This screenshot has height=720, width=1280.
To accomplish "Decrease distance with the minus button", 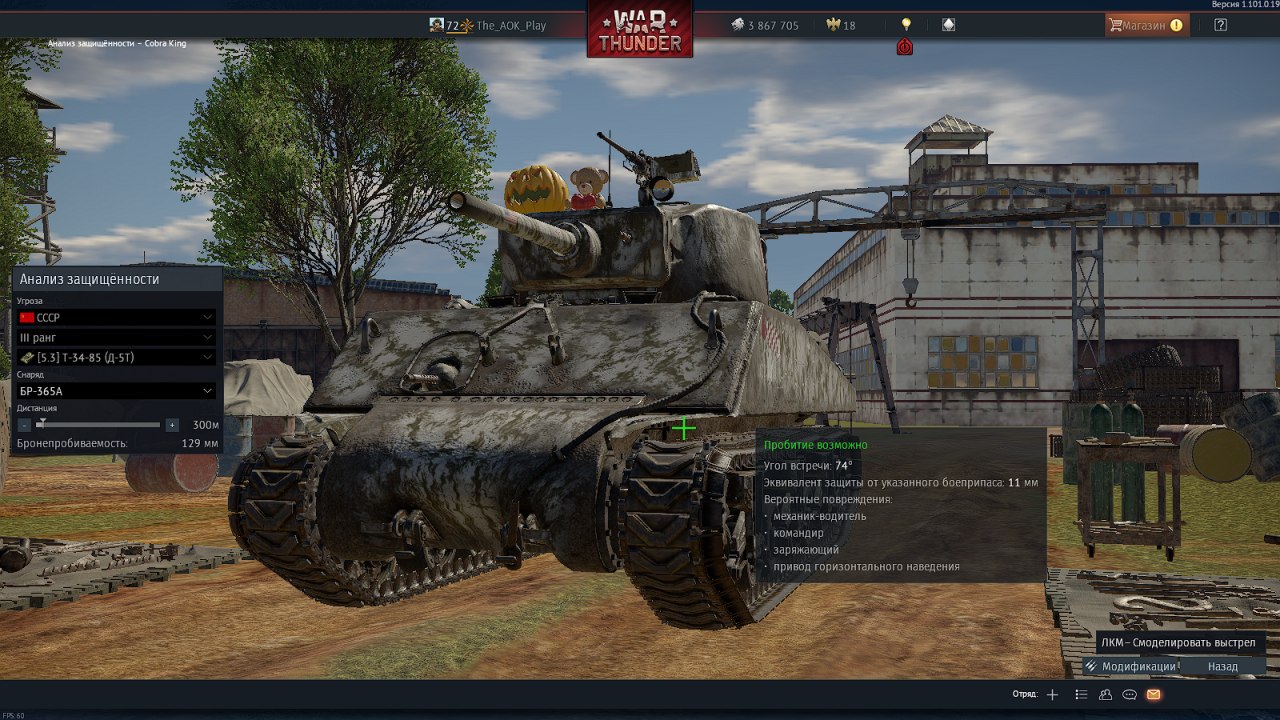I will point(25,425).
